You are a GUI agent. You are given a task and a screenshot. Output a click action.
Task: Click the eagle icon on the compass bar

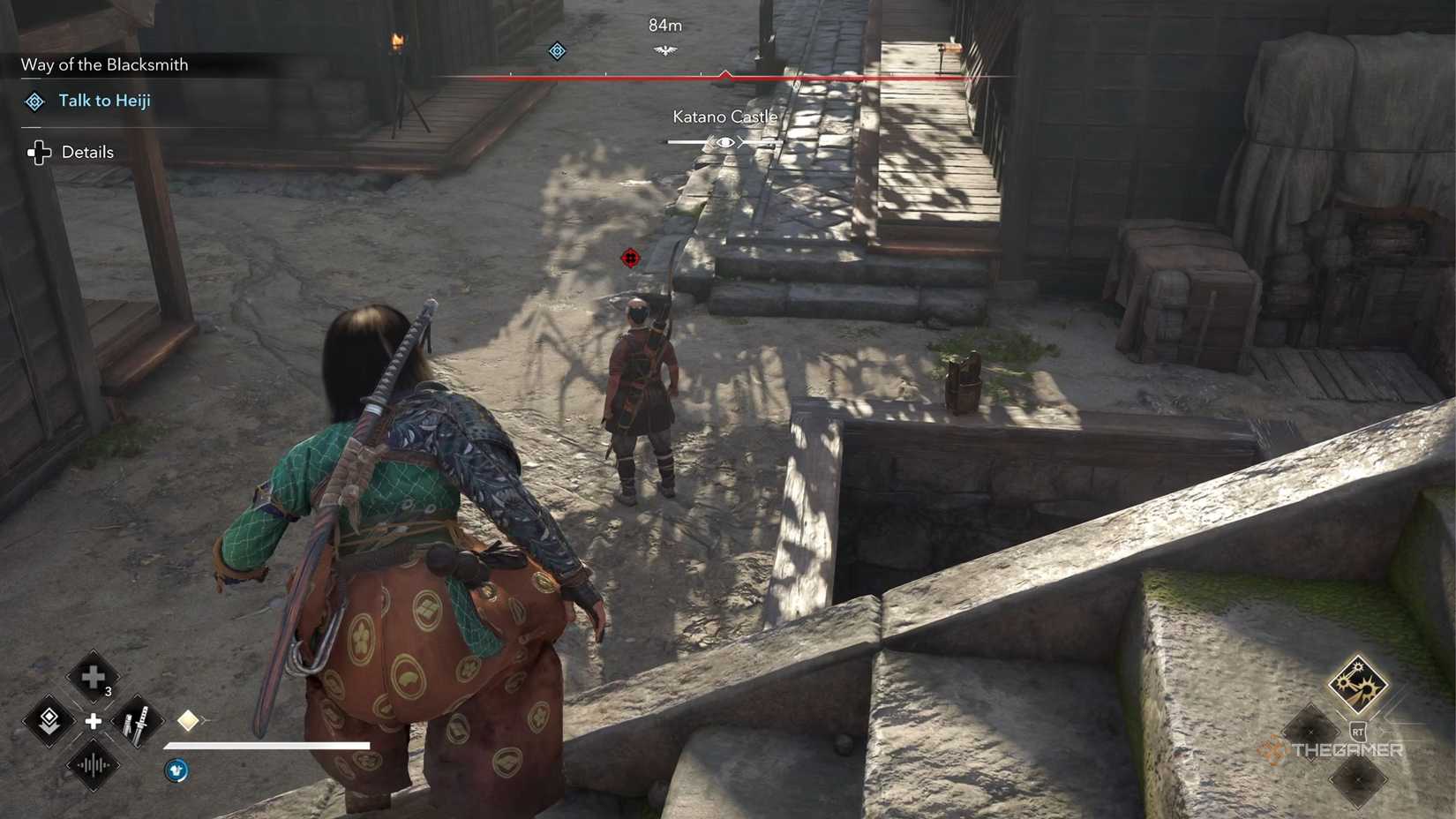click(664, 49)
